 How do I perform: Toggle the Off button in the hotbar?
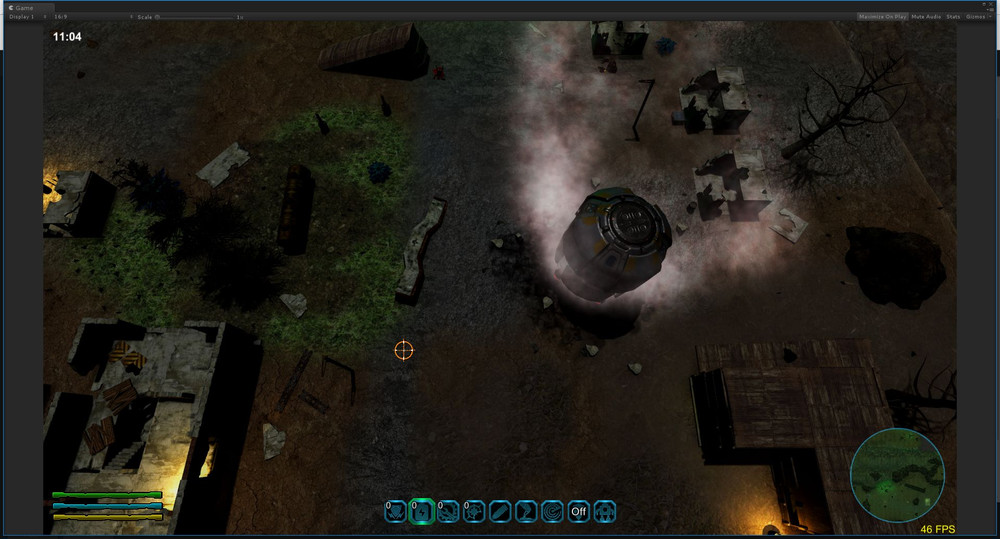(578, 512)
